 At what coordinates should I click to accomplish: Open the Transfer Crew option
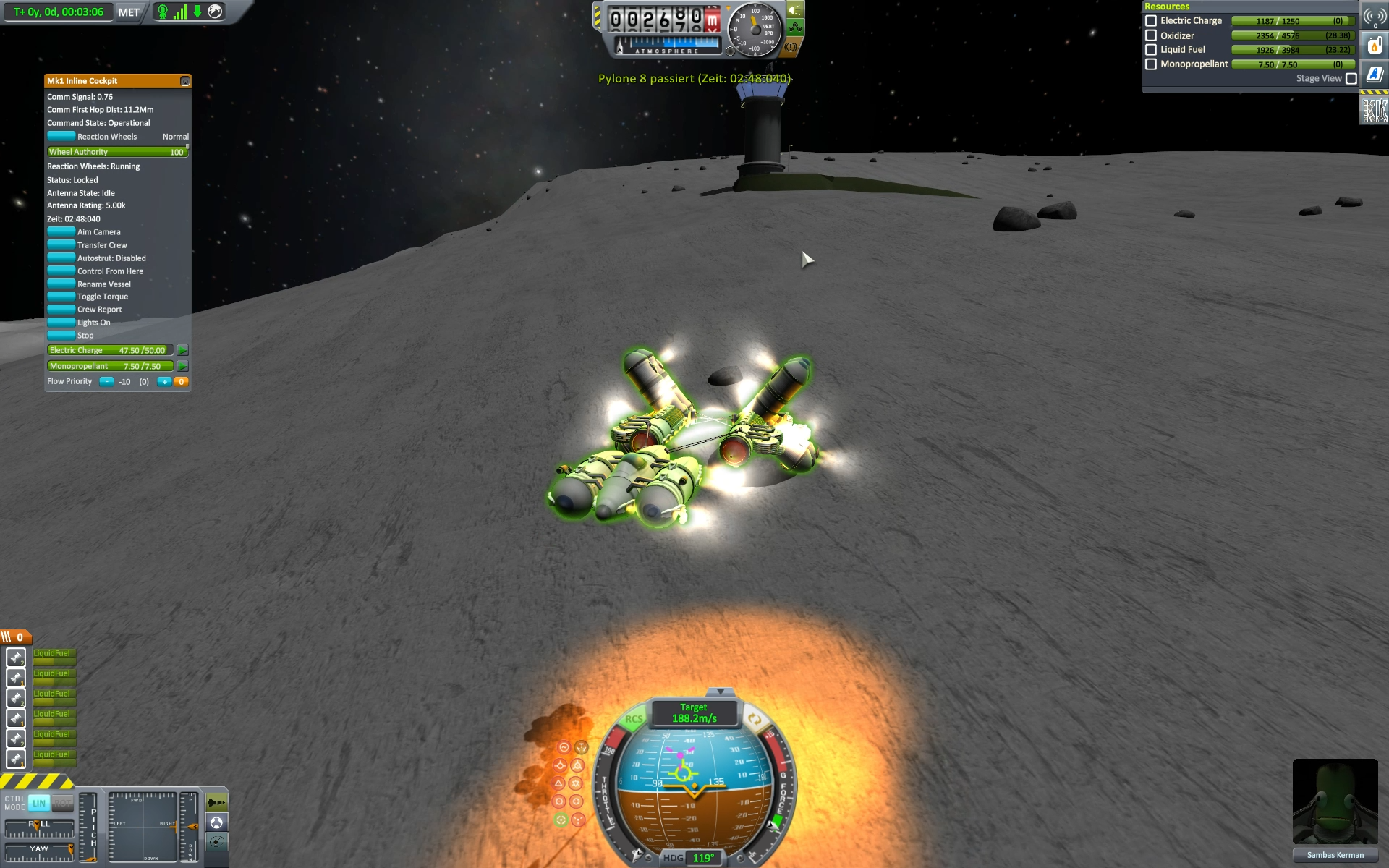[61, 245]
